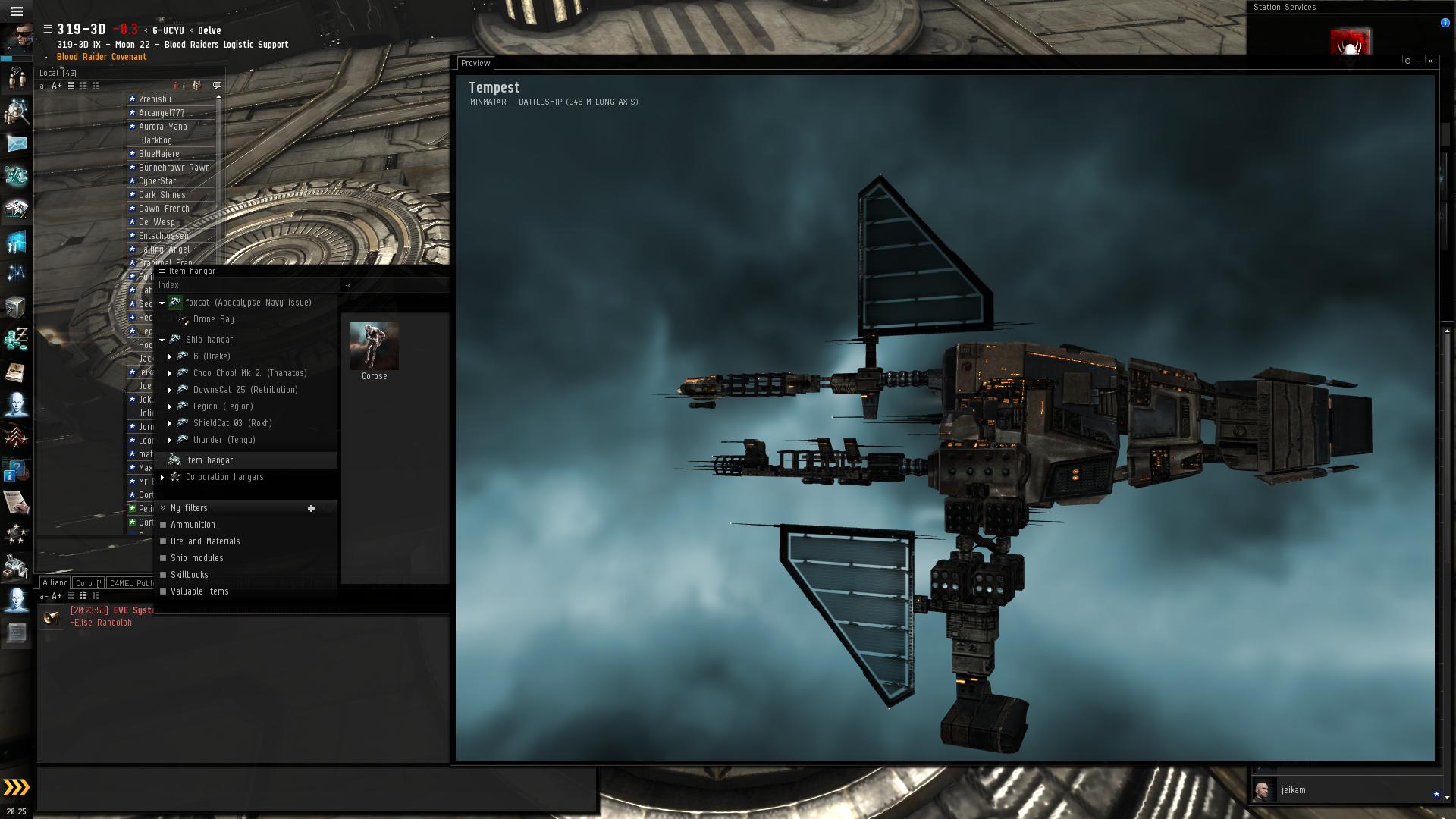The height and width of the screenshot is (819, 1456).
Task: Close the Tempest preview window
Action: (1431, 61)
